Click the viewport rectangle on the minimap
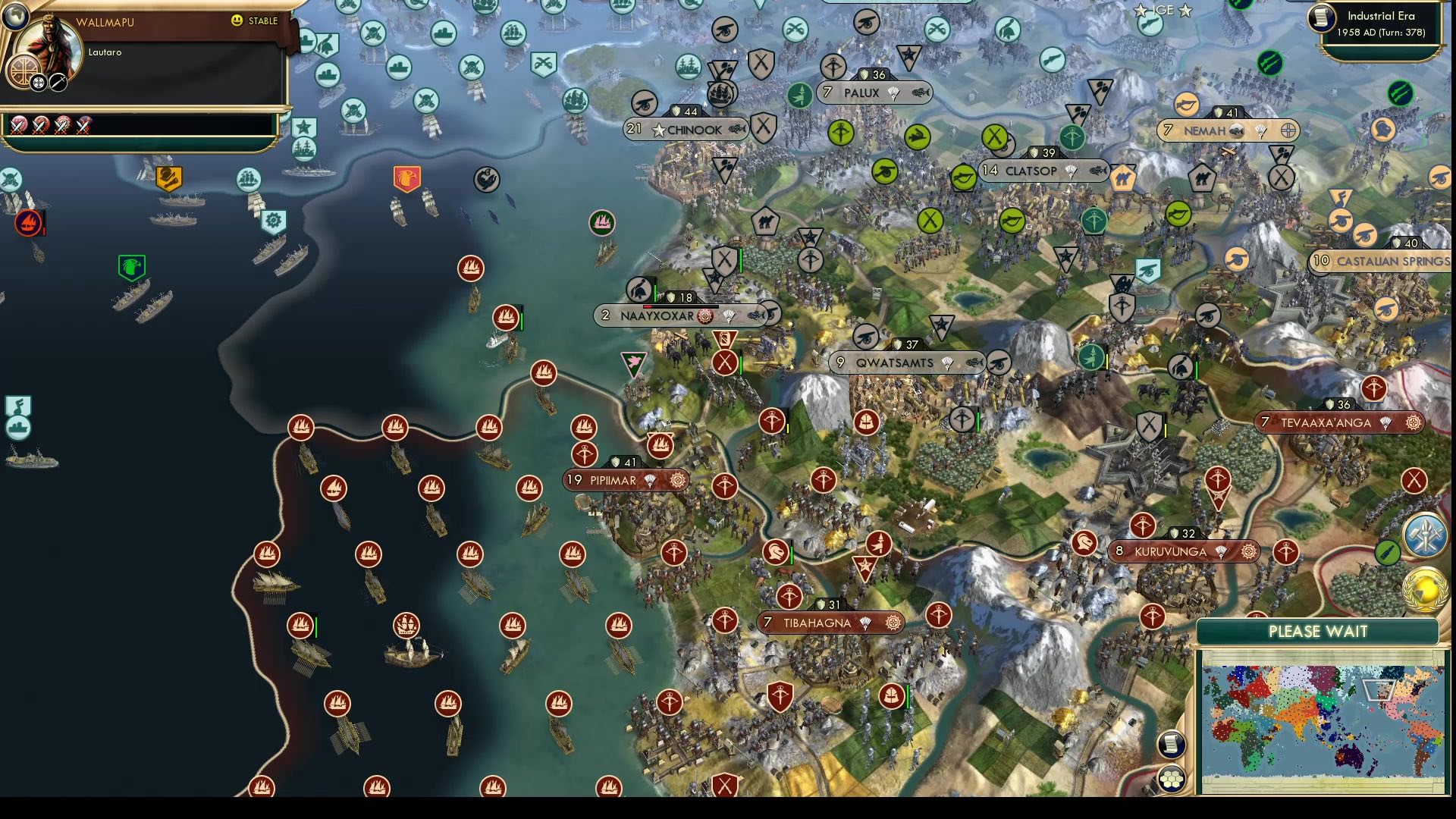Viewport: 1456px width, 819px height. click(1378, 690)
